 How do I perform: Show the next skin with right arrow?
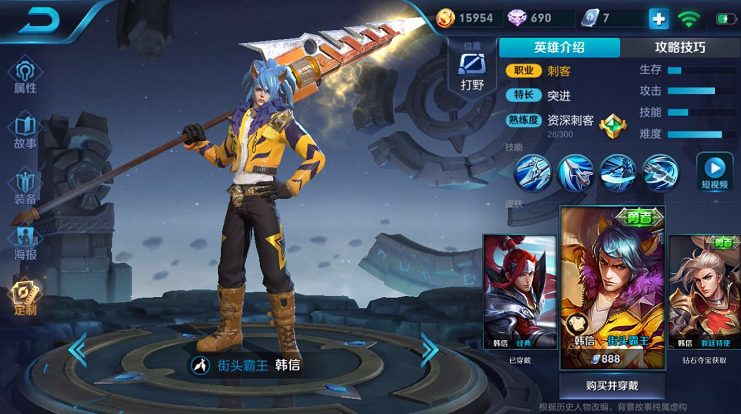[x=428, y=350]
